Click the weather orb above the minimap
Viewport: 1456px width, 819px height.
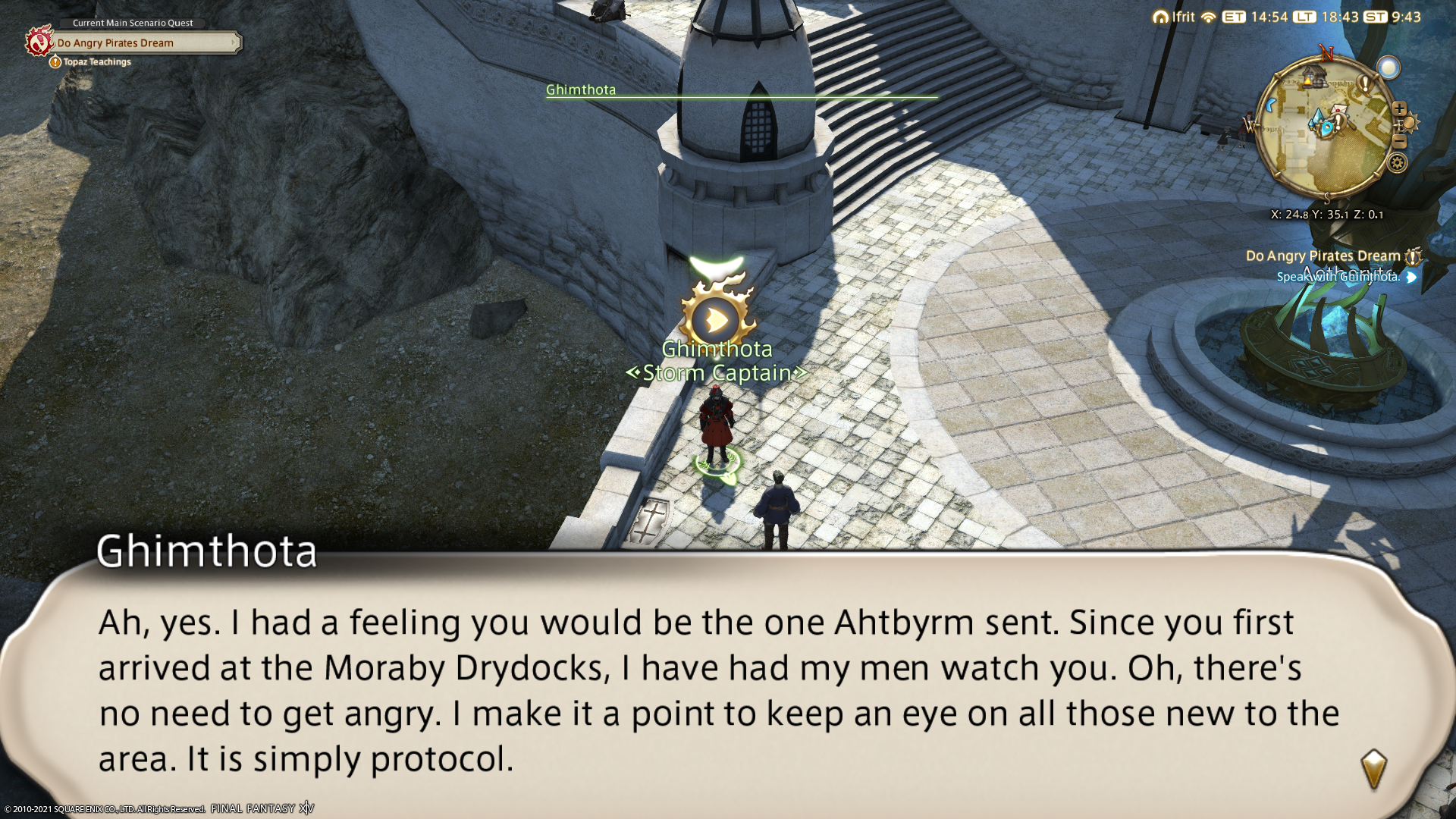coord(1389,68)
